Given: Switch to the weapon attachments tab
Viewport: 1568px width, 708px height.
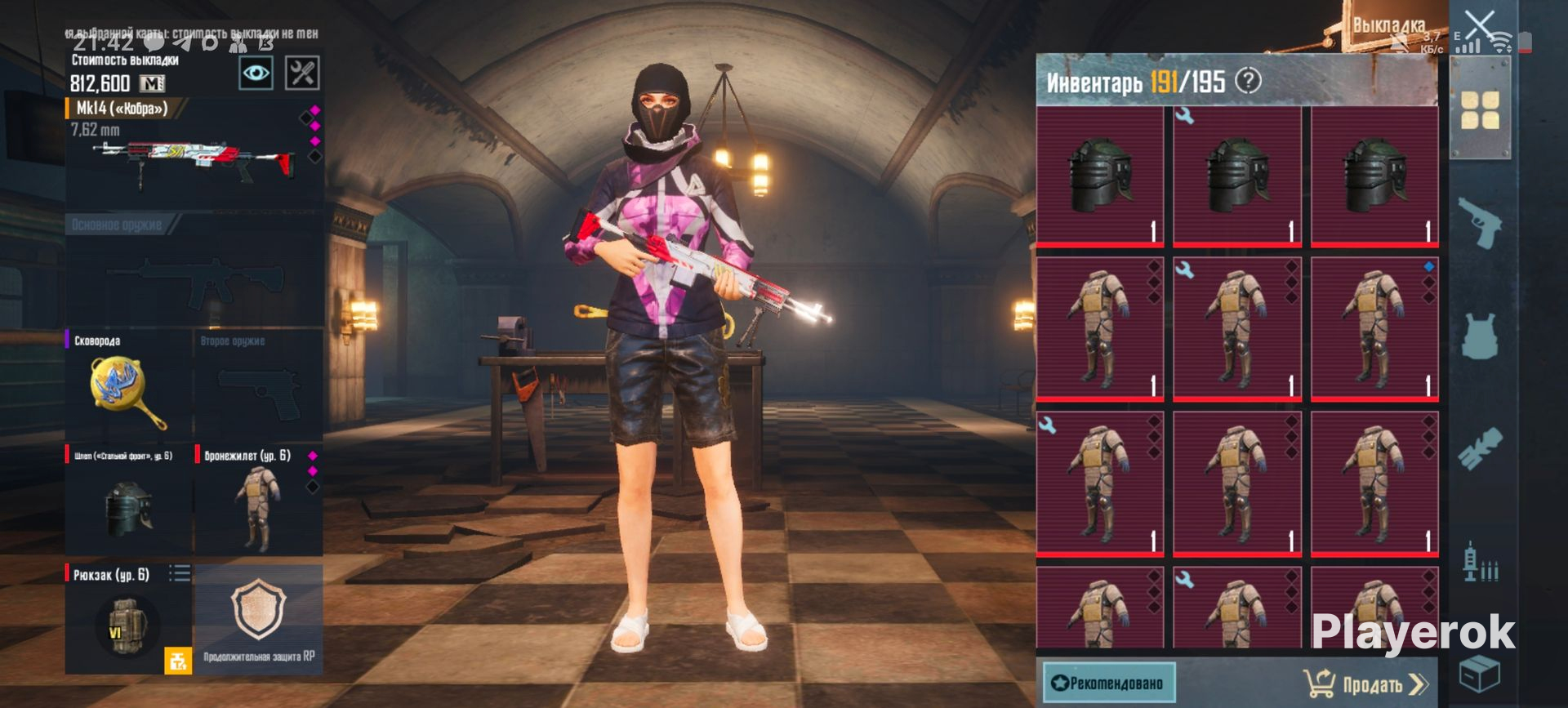Looking at the screenshot, I should pos(1479,448).
